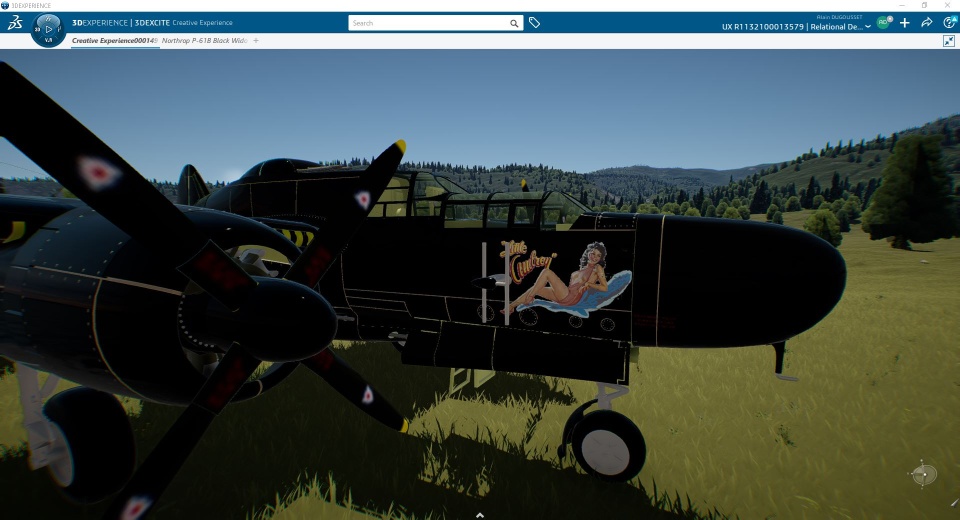Expand the bottom panel chevron
The height and width of the screenshot is (520, 960).
click(x=480, y=514)
